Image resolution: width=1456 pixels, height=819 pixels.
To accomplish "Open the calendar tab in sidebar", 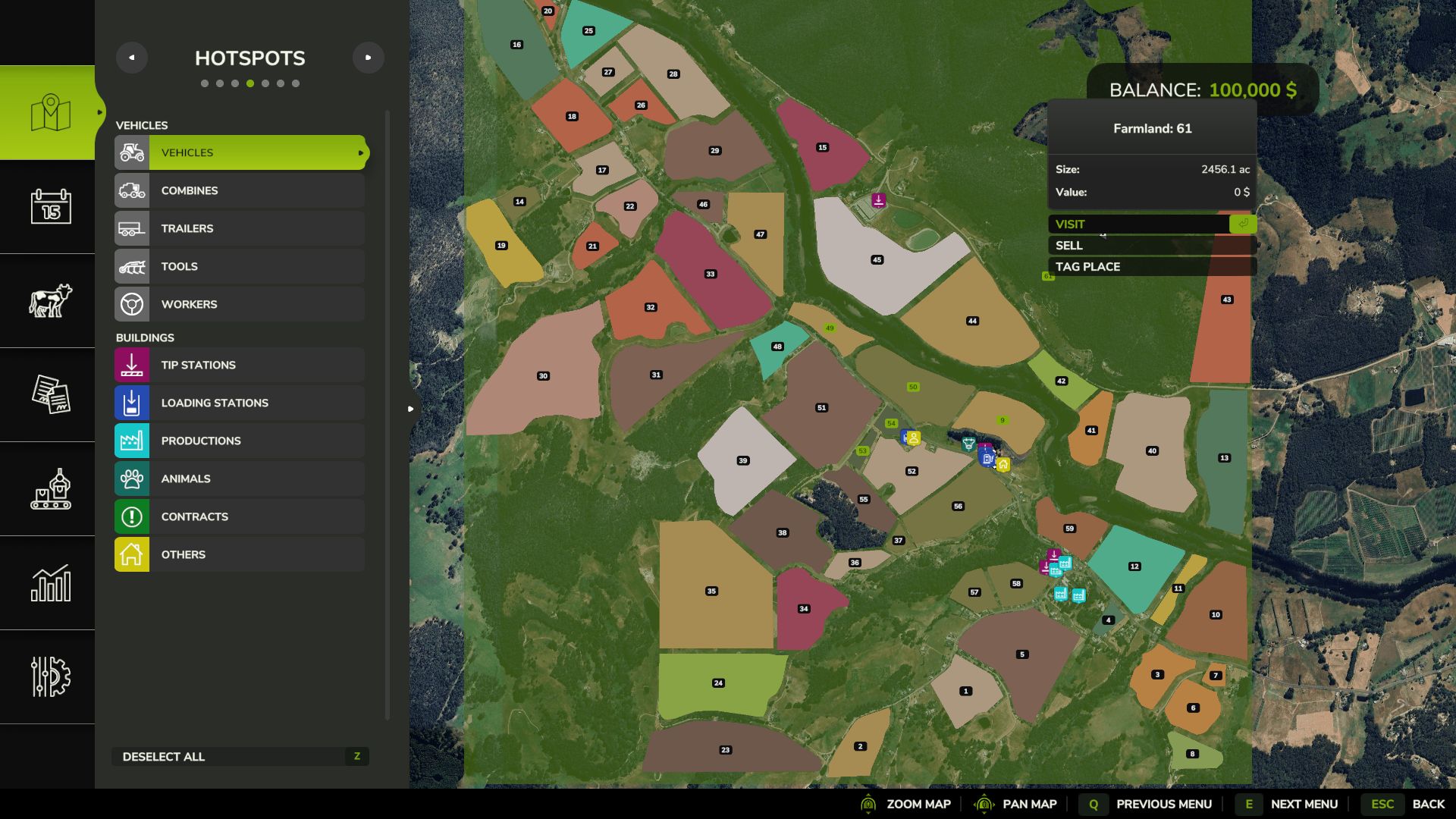I will pos(50,206).
